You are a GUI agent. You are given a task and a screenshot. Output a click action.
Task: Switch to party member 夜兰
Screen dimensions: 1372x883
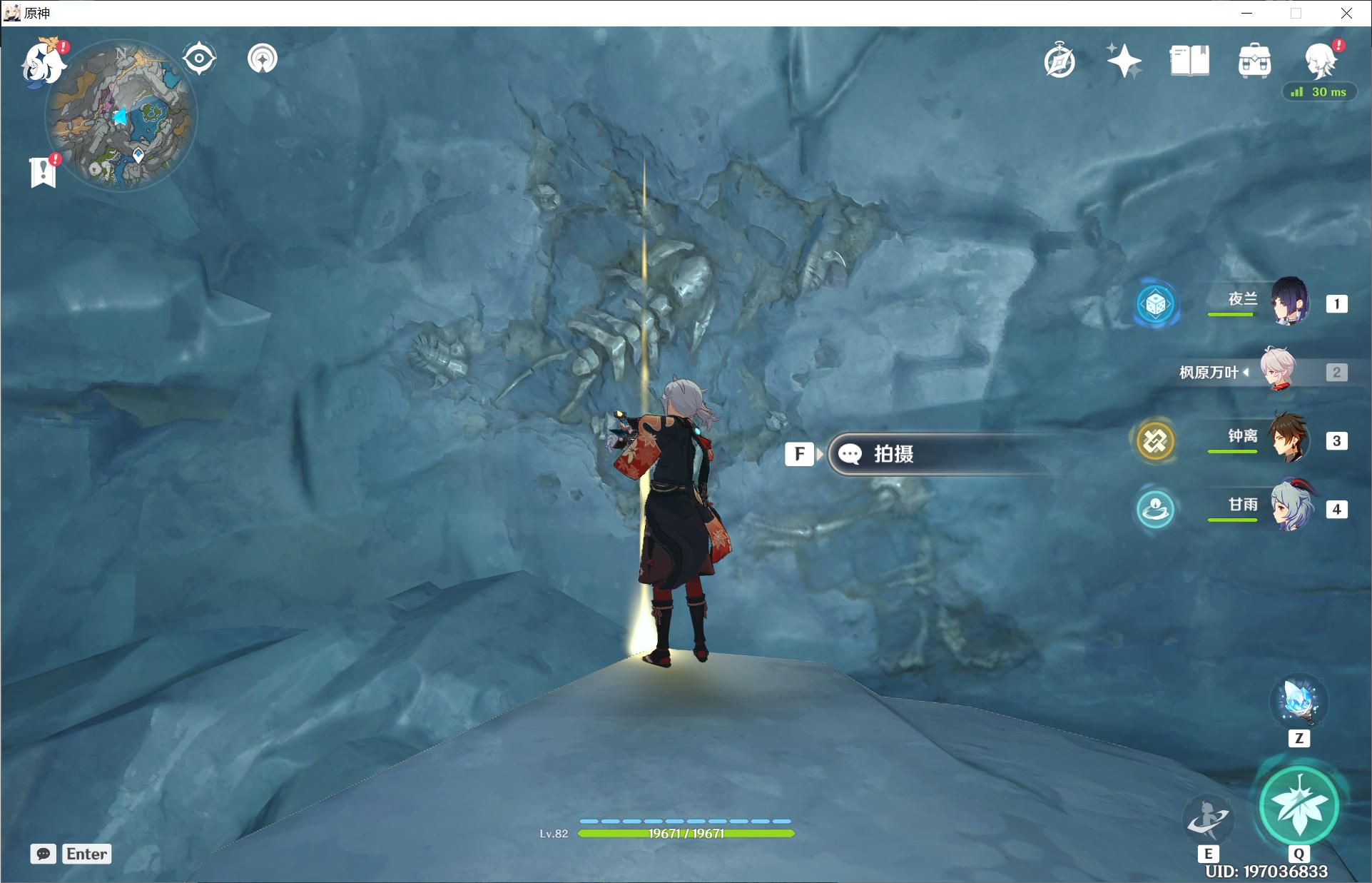click(x=1290, y=302)
